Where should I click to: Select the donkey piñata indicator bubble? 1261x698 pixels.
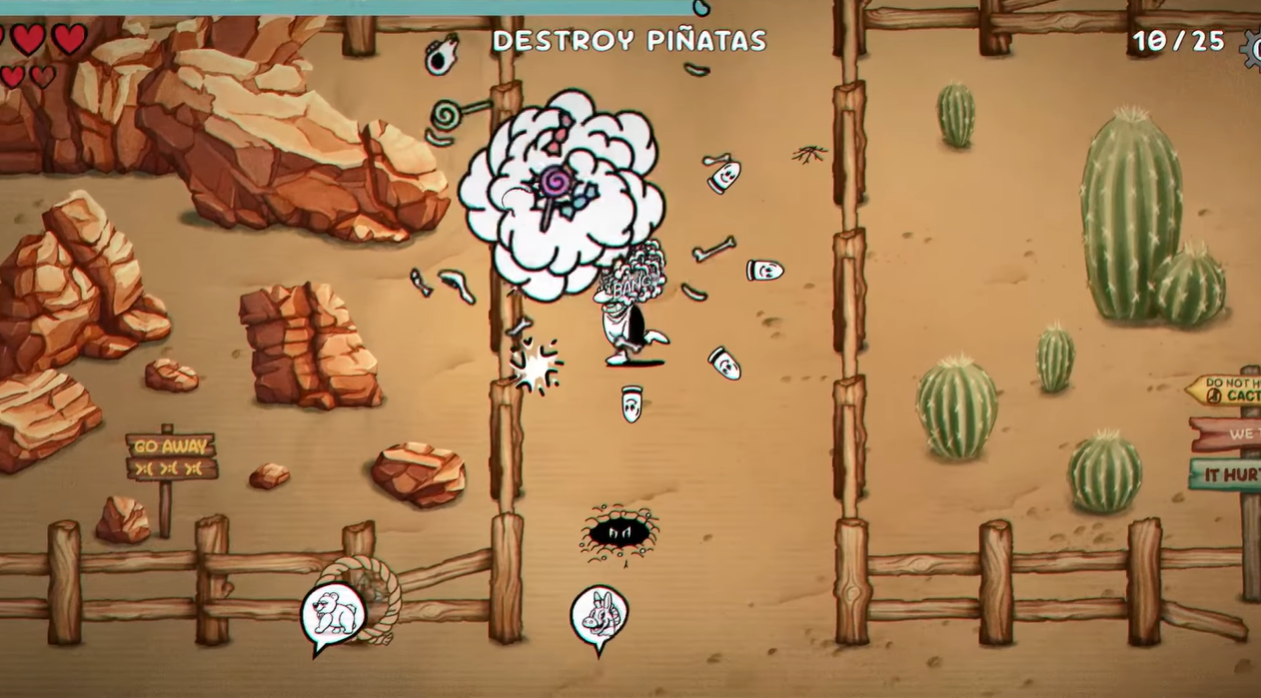(x=599, y=615)
